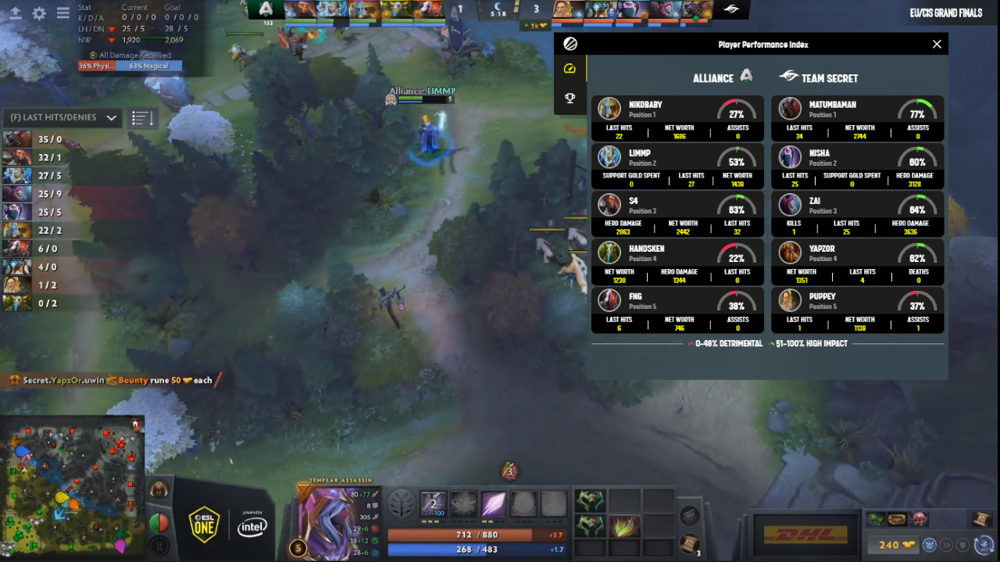Pick Handsken's performance card
This screenshot has height=562, width=1000.
679,263
